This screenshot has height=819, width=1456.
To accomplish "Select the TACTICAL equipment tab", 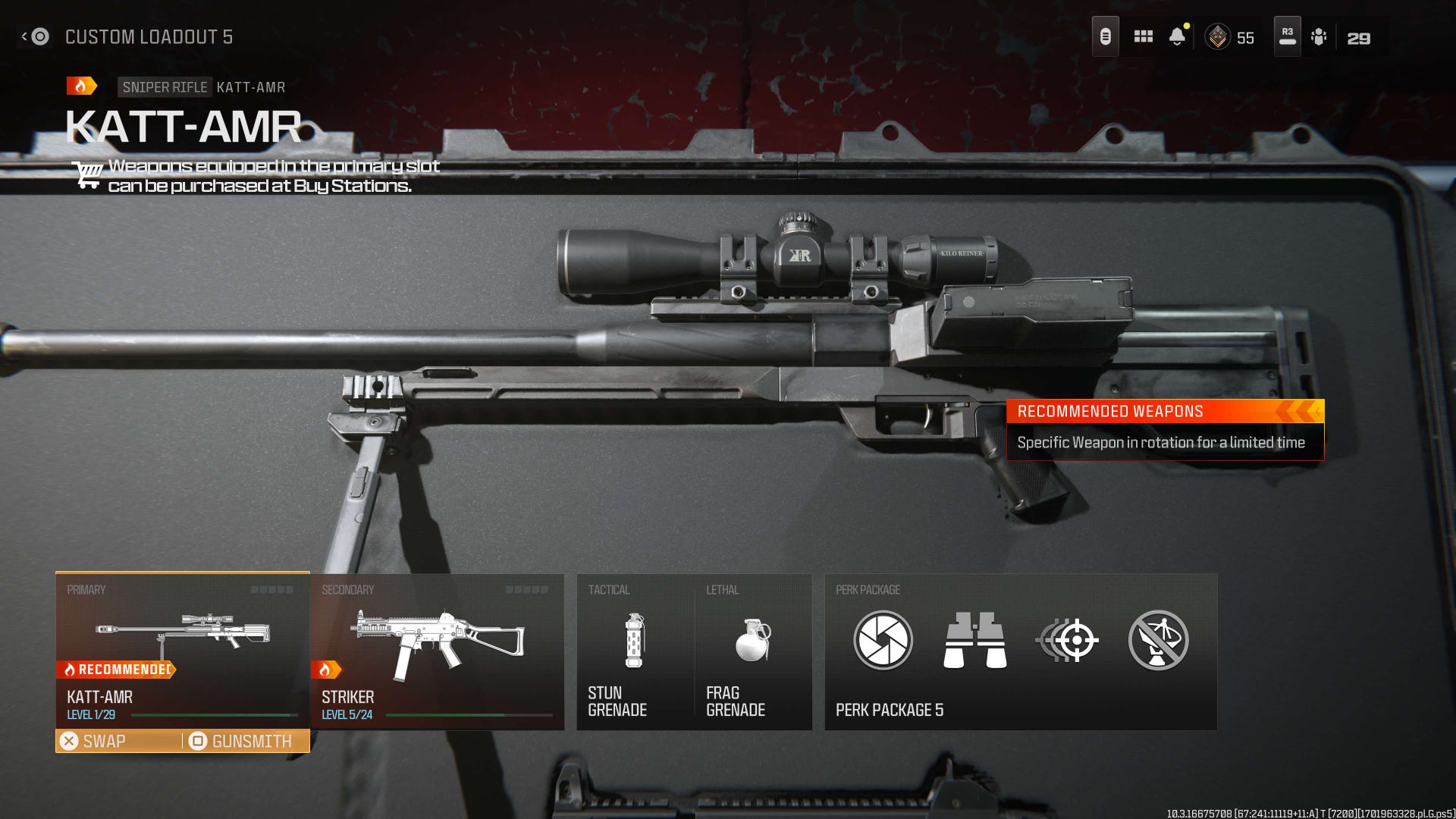I will click(609, 589).
